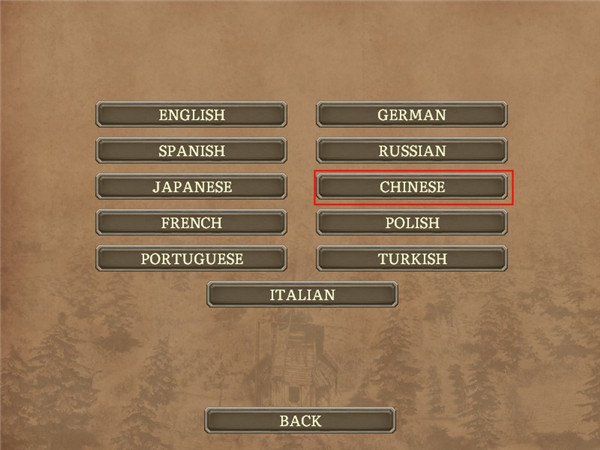The height and width of the screenshot is (450, 600).
Task: Choose the German language option
Action: [x=411, y=115]
